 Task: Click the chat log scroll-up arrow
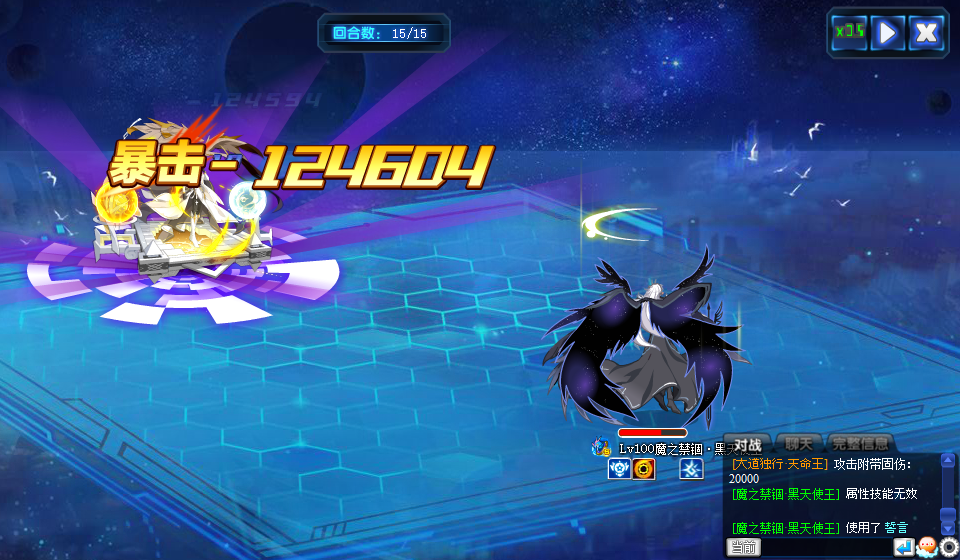(948, 460)
